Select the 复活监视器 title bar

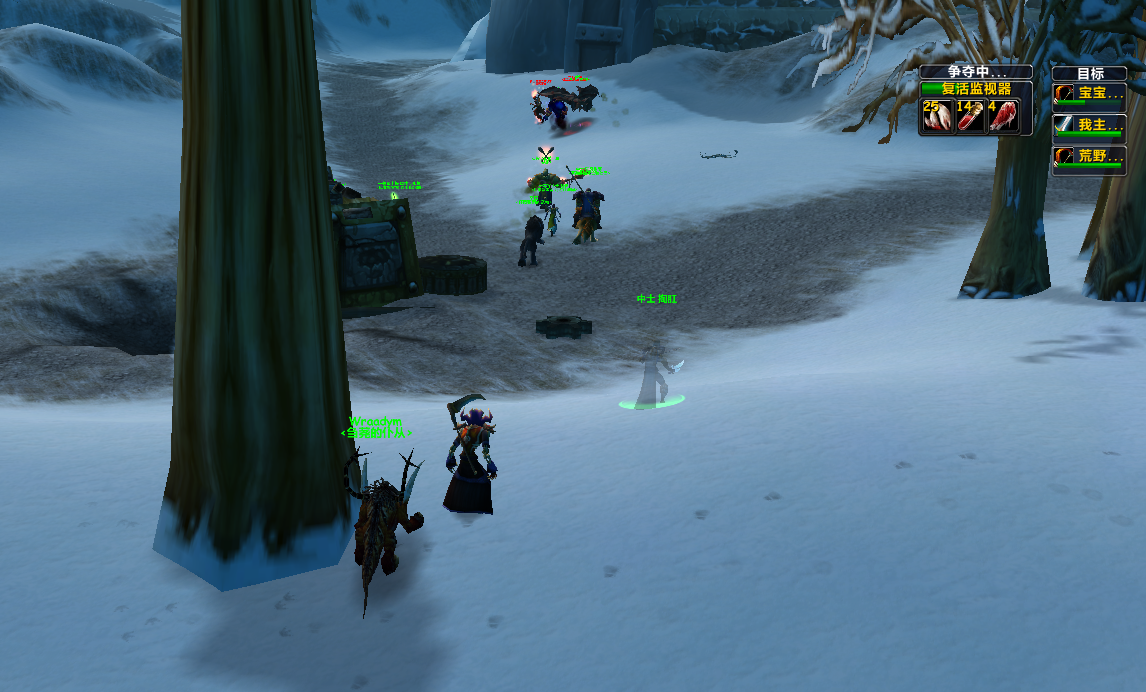[976, 89]
